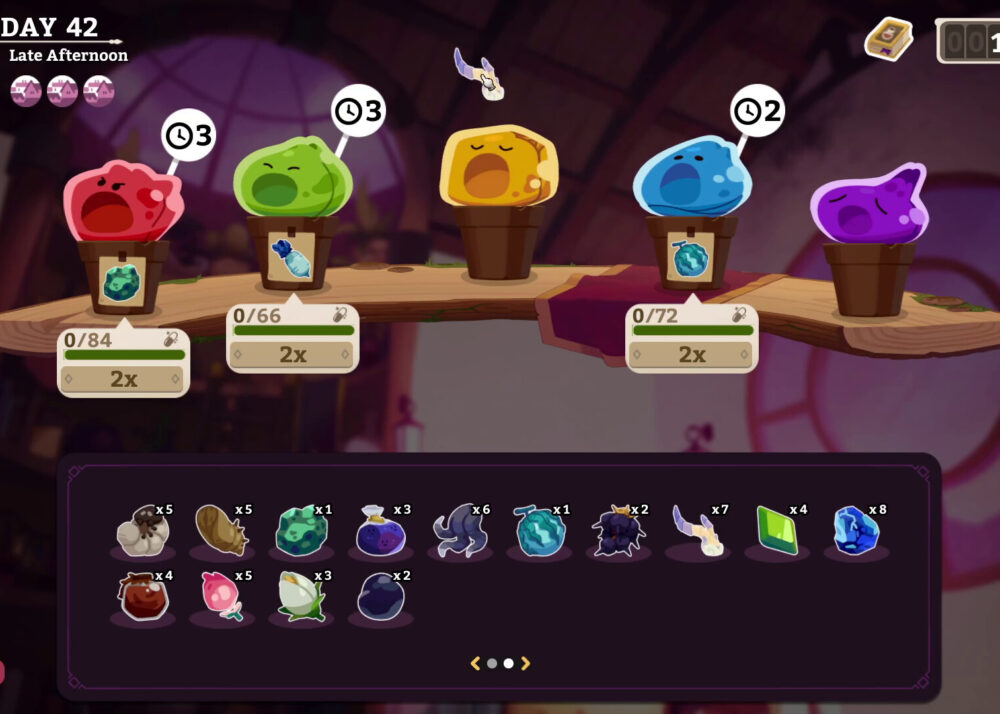Go to the previous inventory page
The height and width of the screenshot is (714, 1000).
(x=476, y=663)
